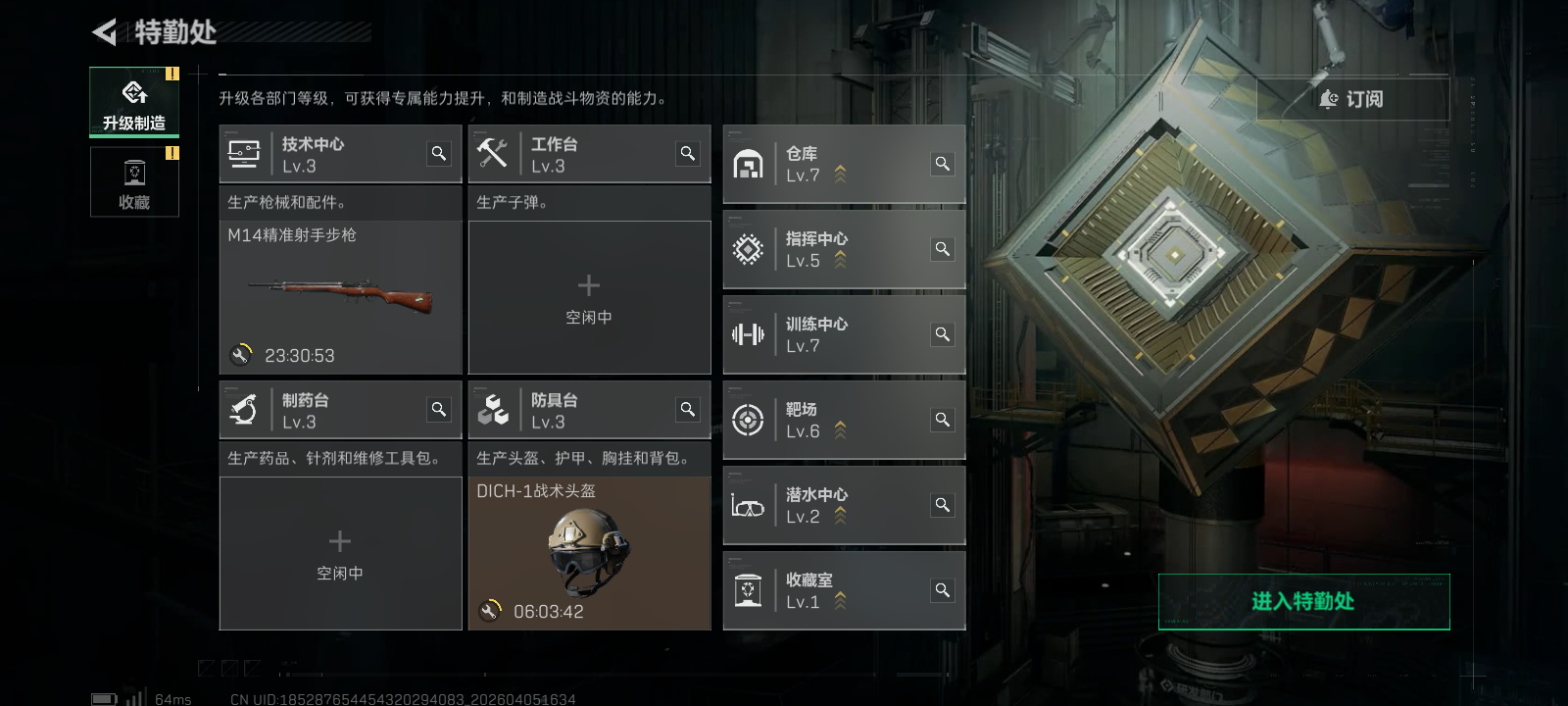
Task: Click the 制药台 microscope icon
Action: 243,409
